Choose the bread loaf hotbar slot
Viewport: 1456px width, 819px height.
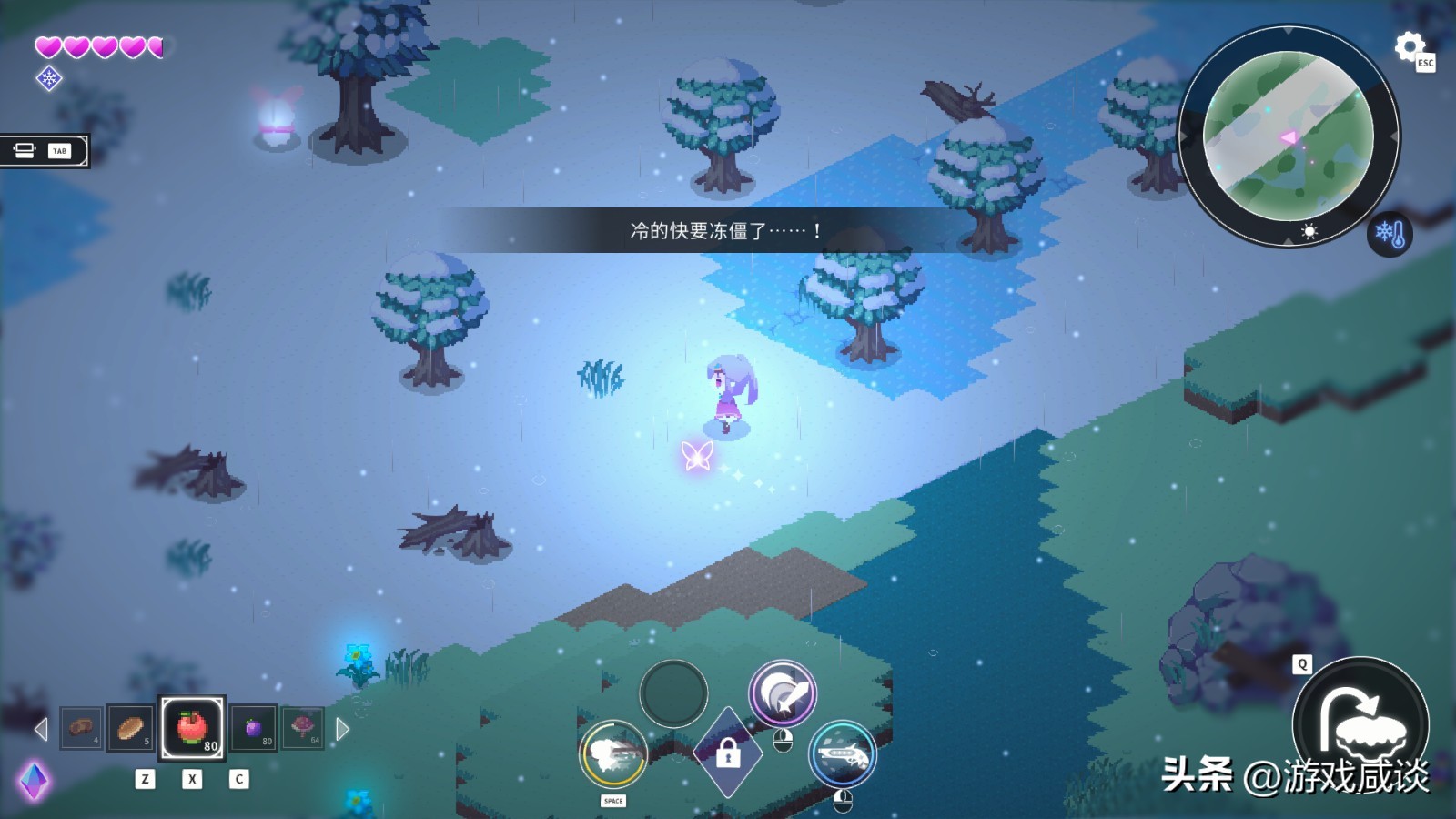tap(130, 728)
